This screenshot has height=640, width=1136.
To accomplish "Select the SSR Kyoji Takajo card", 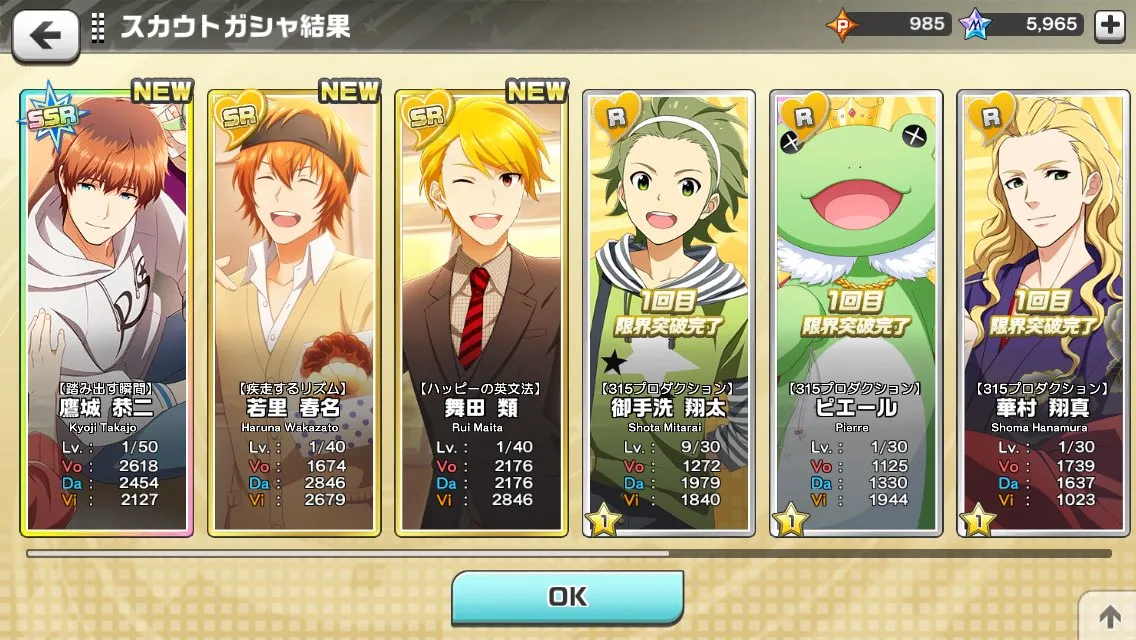I will pyautogui.click(x=108, y=310).
